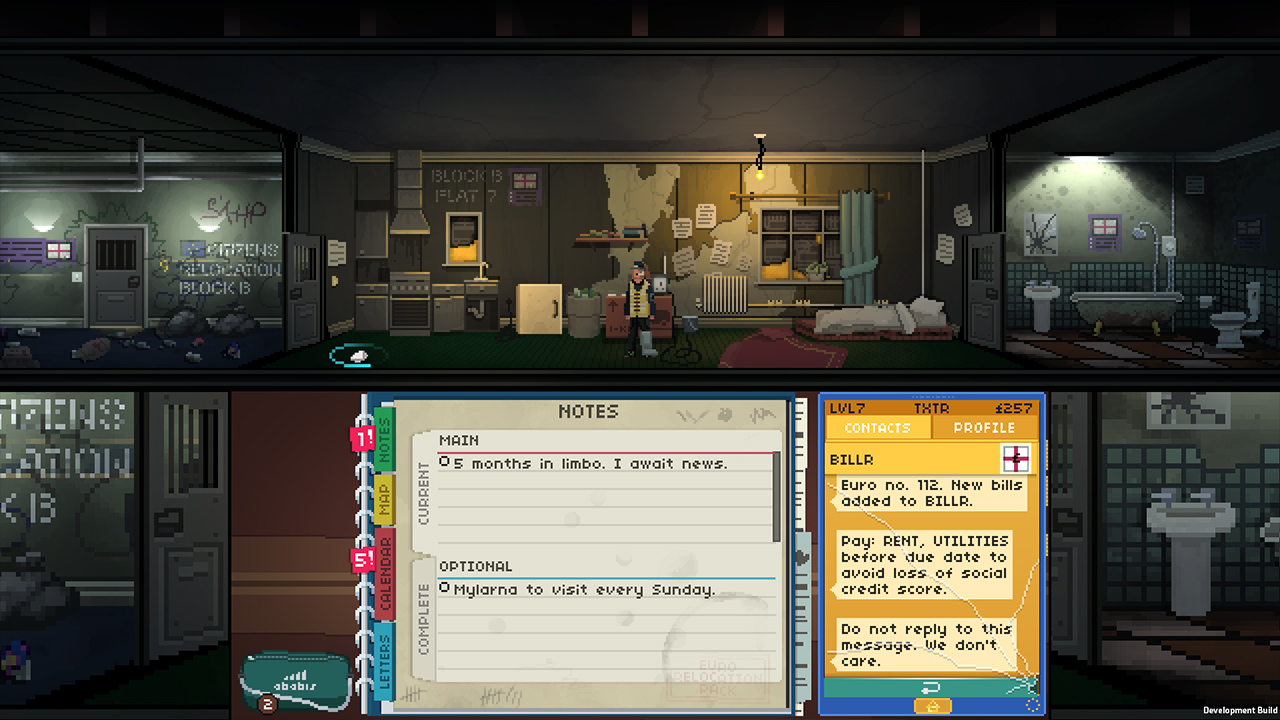This screenshot has width=1280, height=720.
Task: Click the reply arrow on the phone
Action: point(932,687)
